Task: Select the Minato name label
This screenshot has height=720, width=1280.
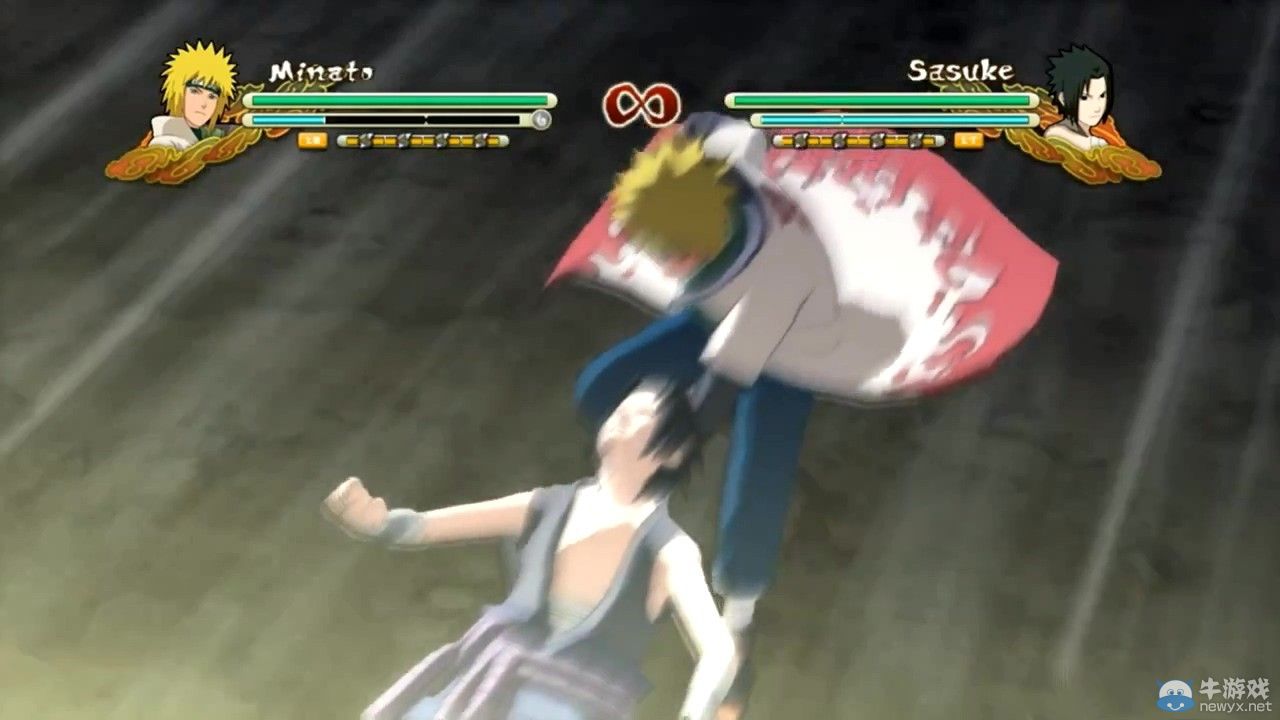Action: pos(321,70)
